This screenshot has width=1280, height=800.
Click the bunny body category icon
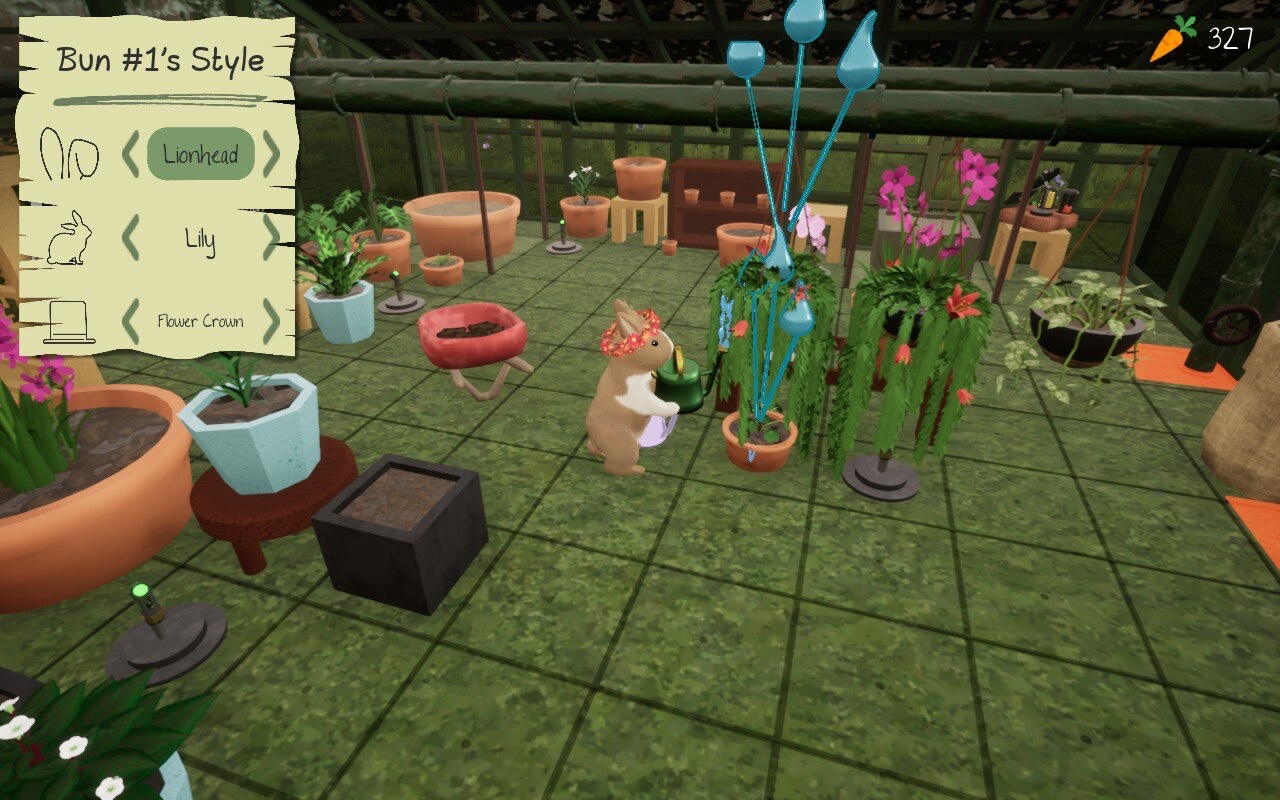click(x=69, y=240)
